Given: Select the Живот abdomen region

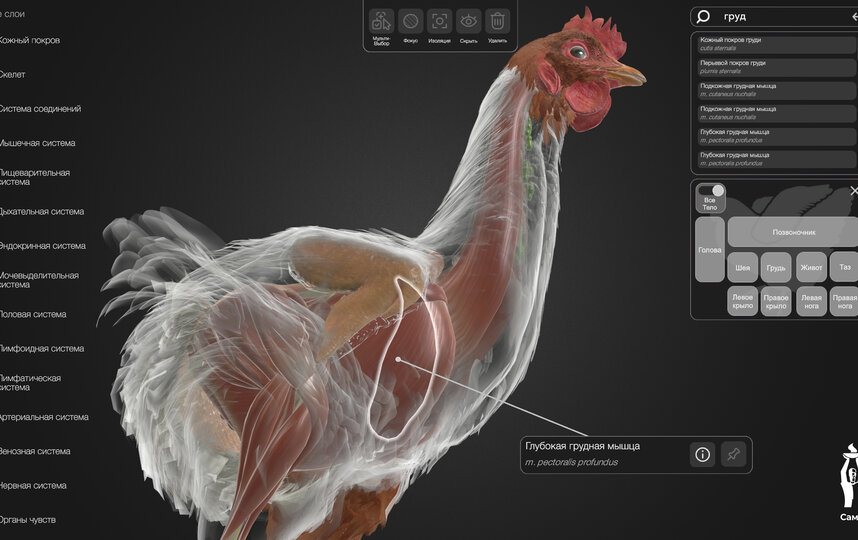Looking at the screenshot, I should coord(810,268).
